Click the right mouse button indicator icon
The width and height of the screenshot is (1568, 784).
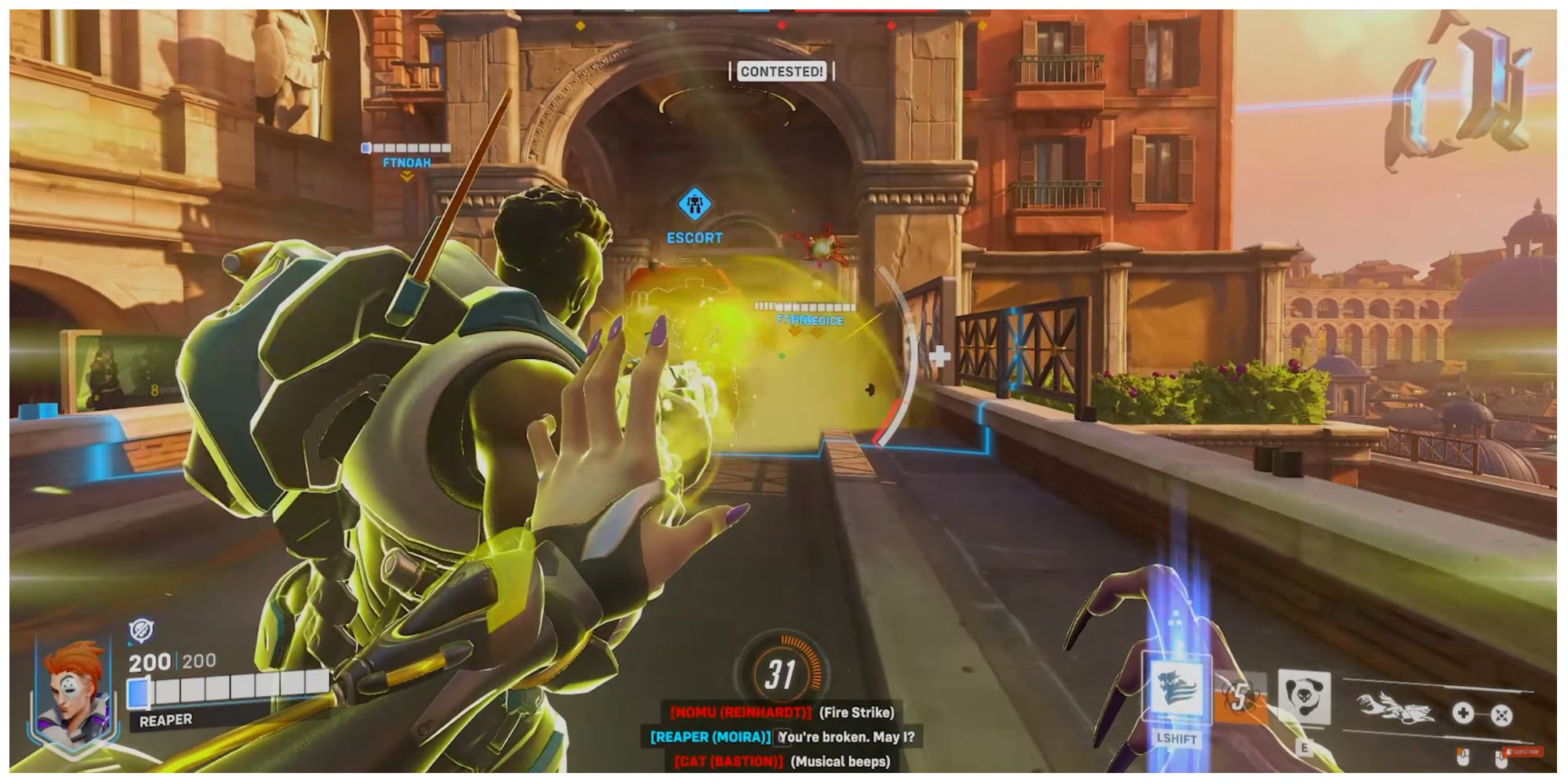[x=1501, y=757]
